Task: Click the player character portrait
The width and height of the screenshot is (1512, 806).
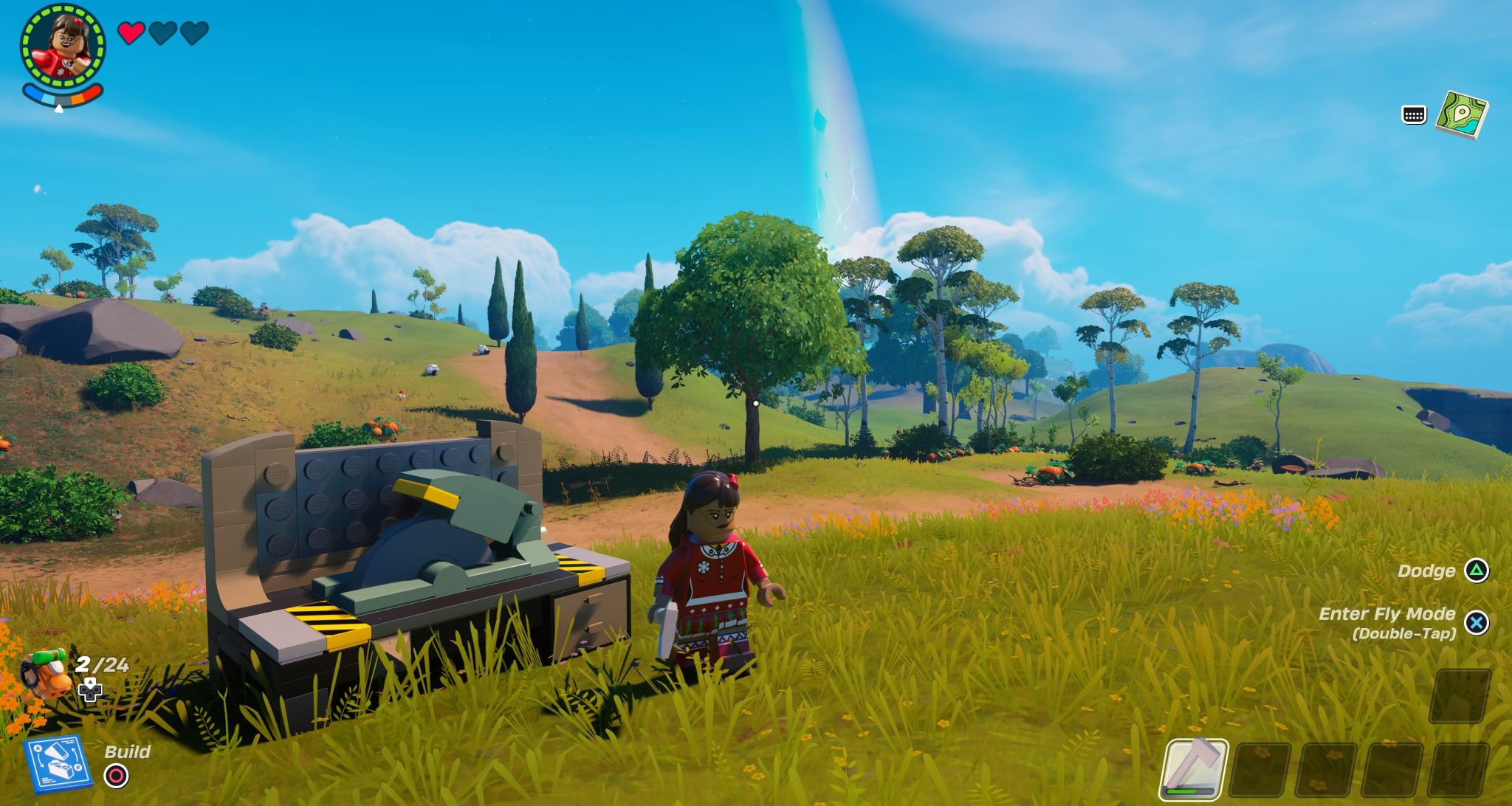Action: [x=63, y=46]
